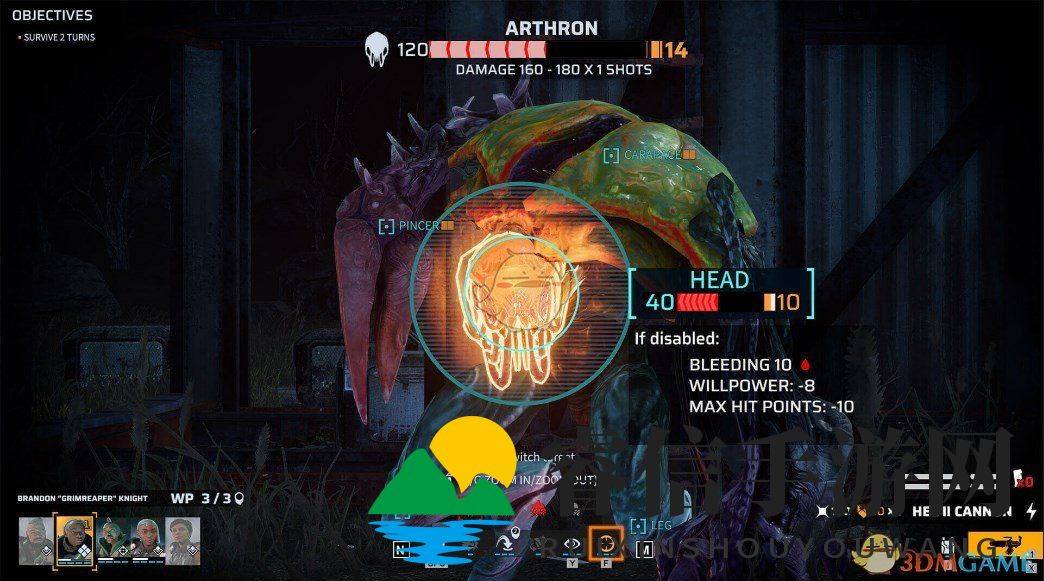
Task: Select the last squad member portrait
Action: tap(182, 539)
